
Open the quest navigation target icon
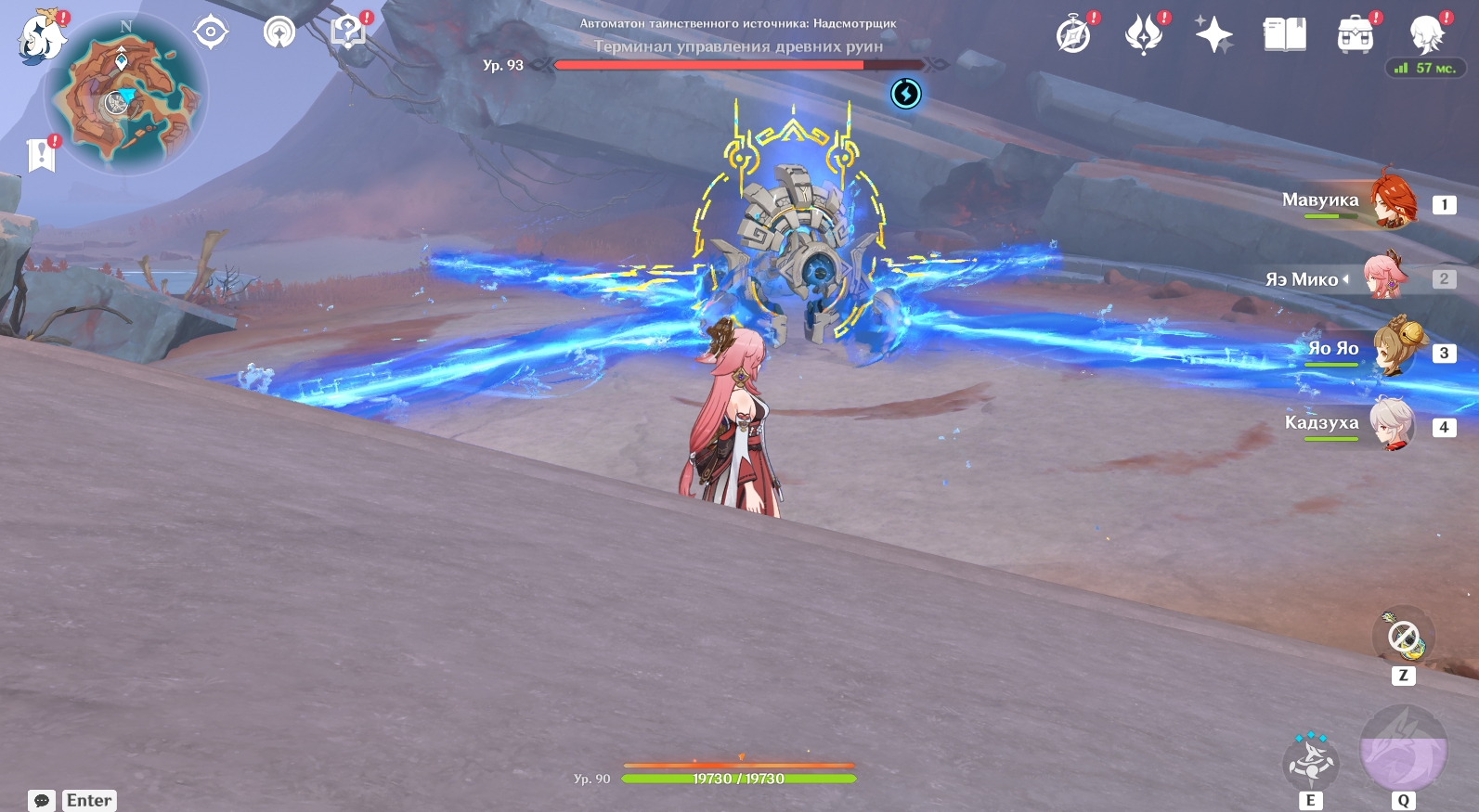pos(211,32)
